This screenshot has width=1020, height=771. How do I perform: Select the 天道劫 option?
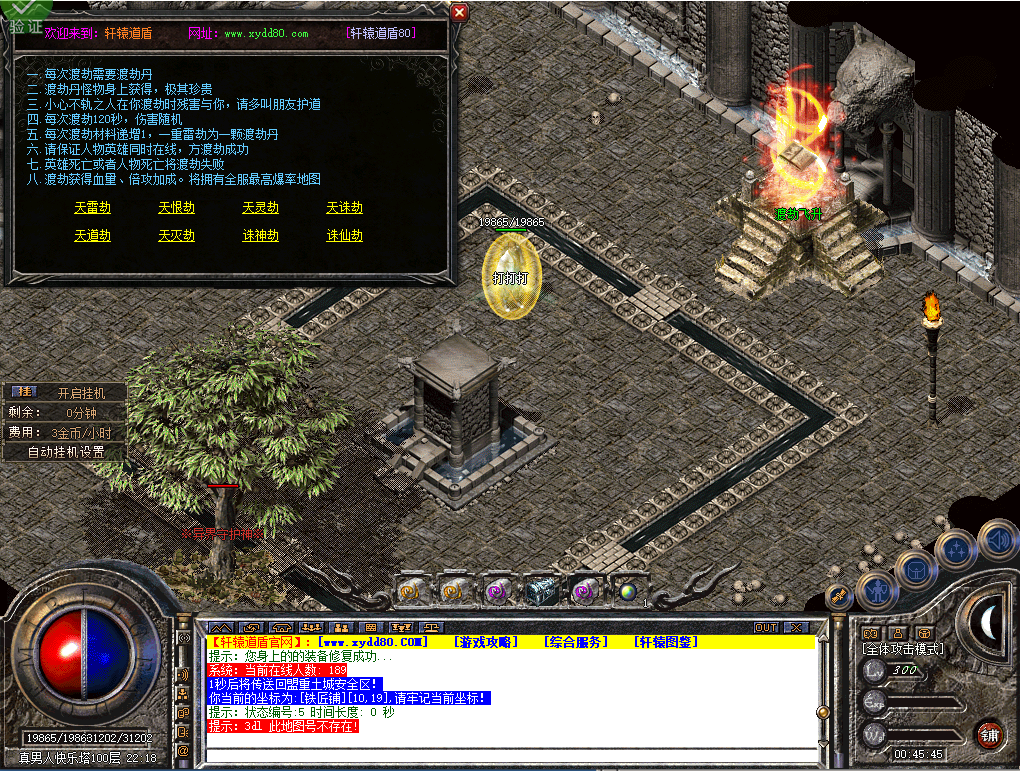coord(92,236)
